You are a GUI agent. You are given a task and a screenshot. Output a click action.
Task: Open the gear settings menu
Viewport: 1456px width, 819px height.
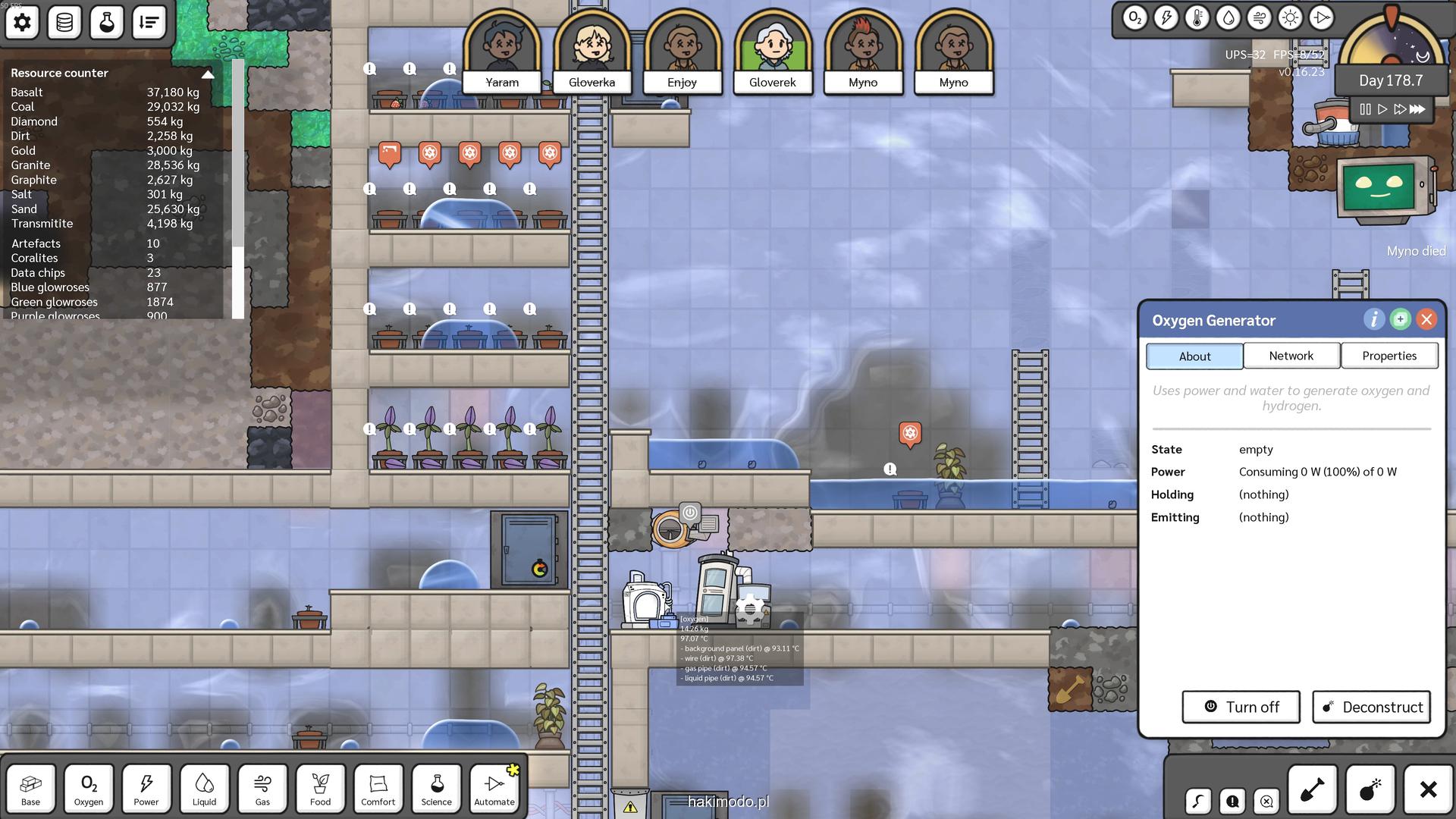click(22, 22)
